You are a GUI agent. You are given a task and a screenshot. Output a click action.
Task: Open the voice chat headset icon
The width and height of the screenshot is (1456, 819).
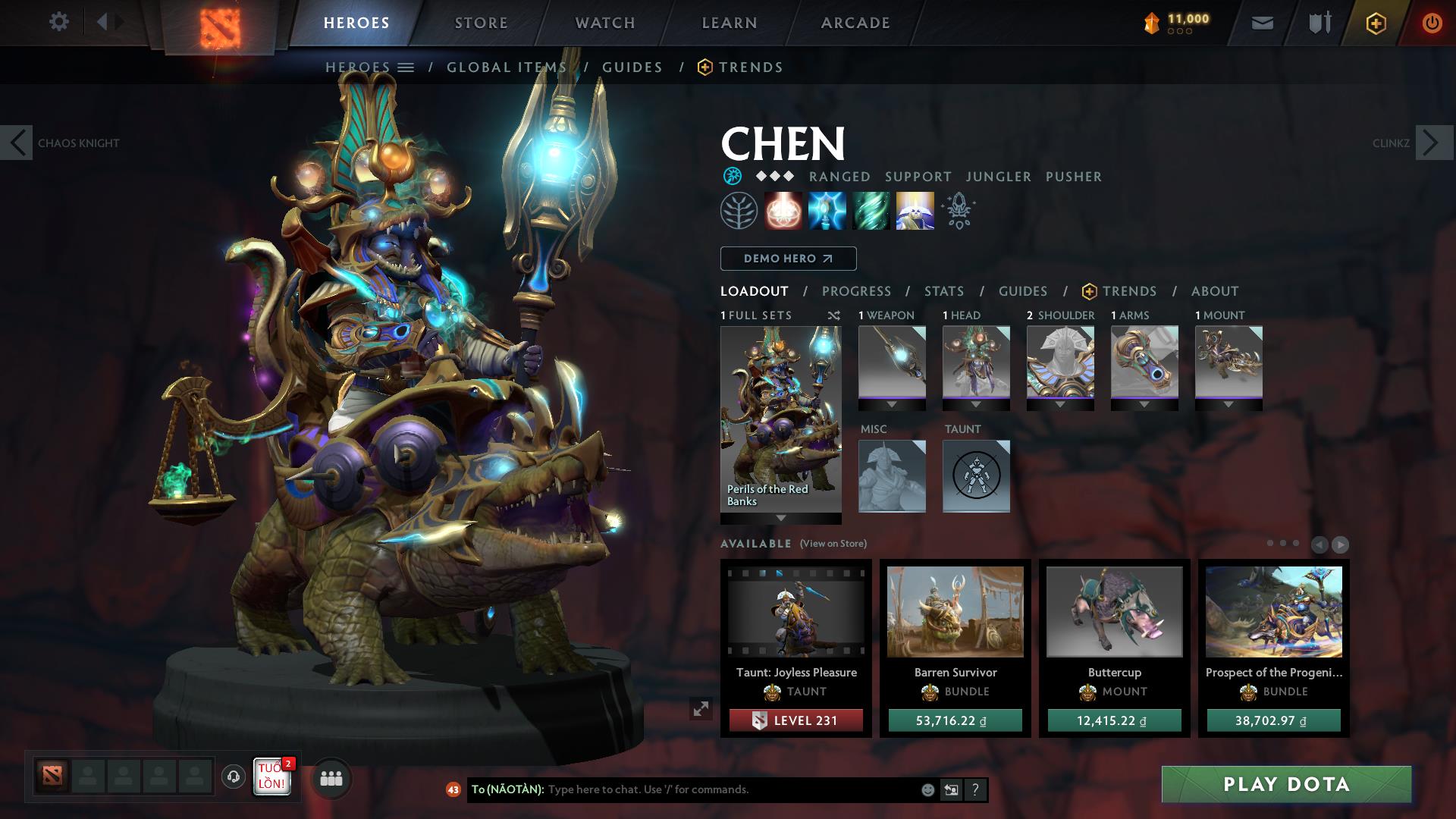tap(232, 777)
